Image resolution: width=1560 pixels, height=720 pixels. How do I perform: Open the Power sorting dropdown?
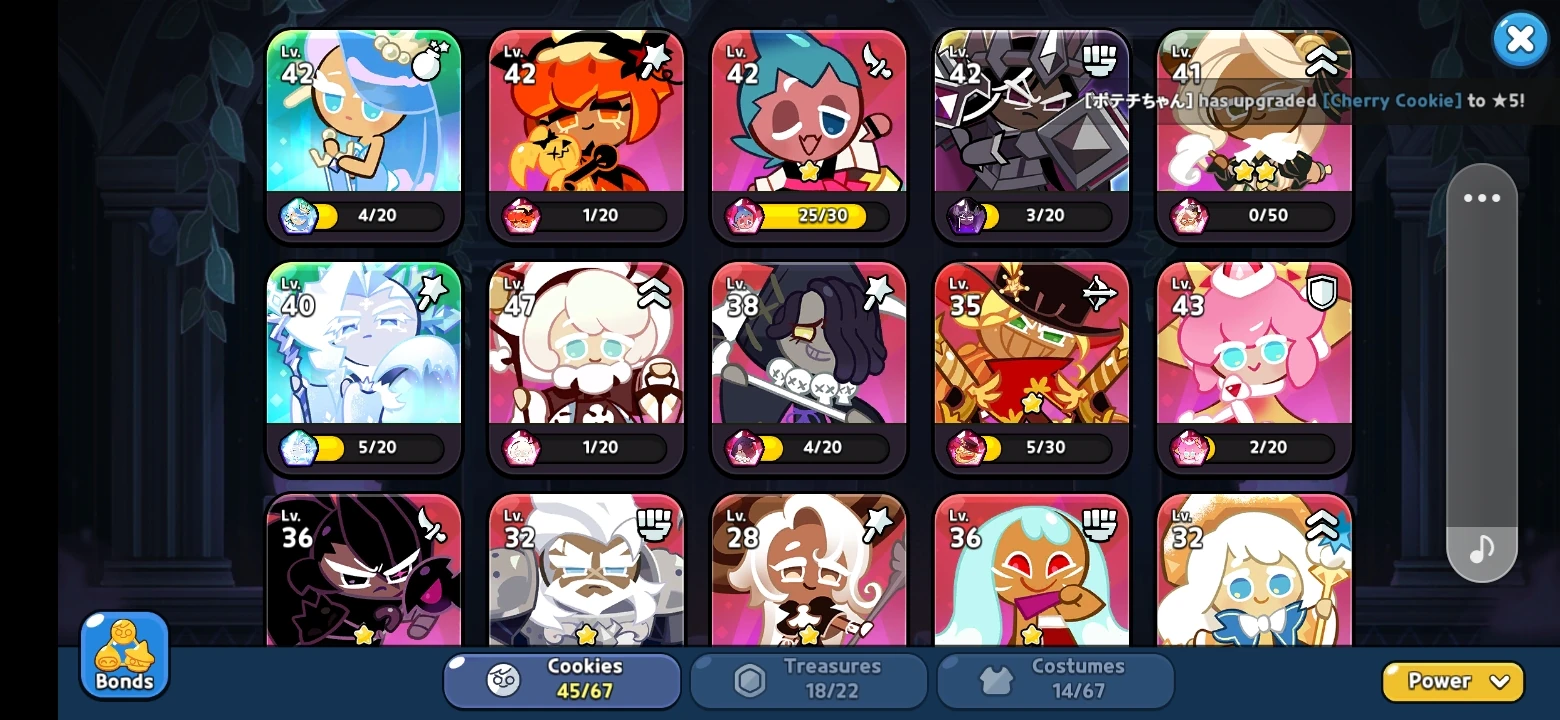(x=1452, y=680)
